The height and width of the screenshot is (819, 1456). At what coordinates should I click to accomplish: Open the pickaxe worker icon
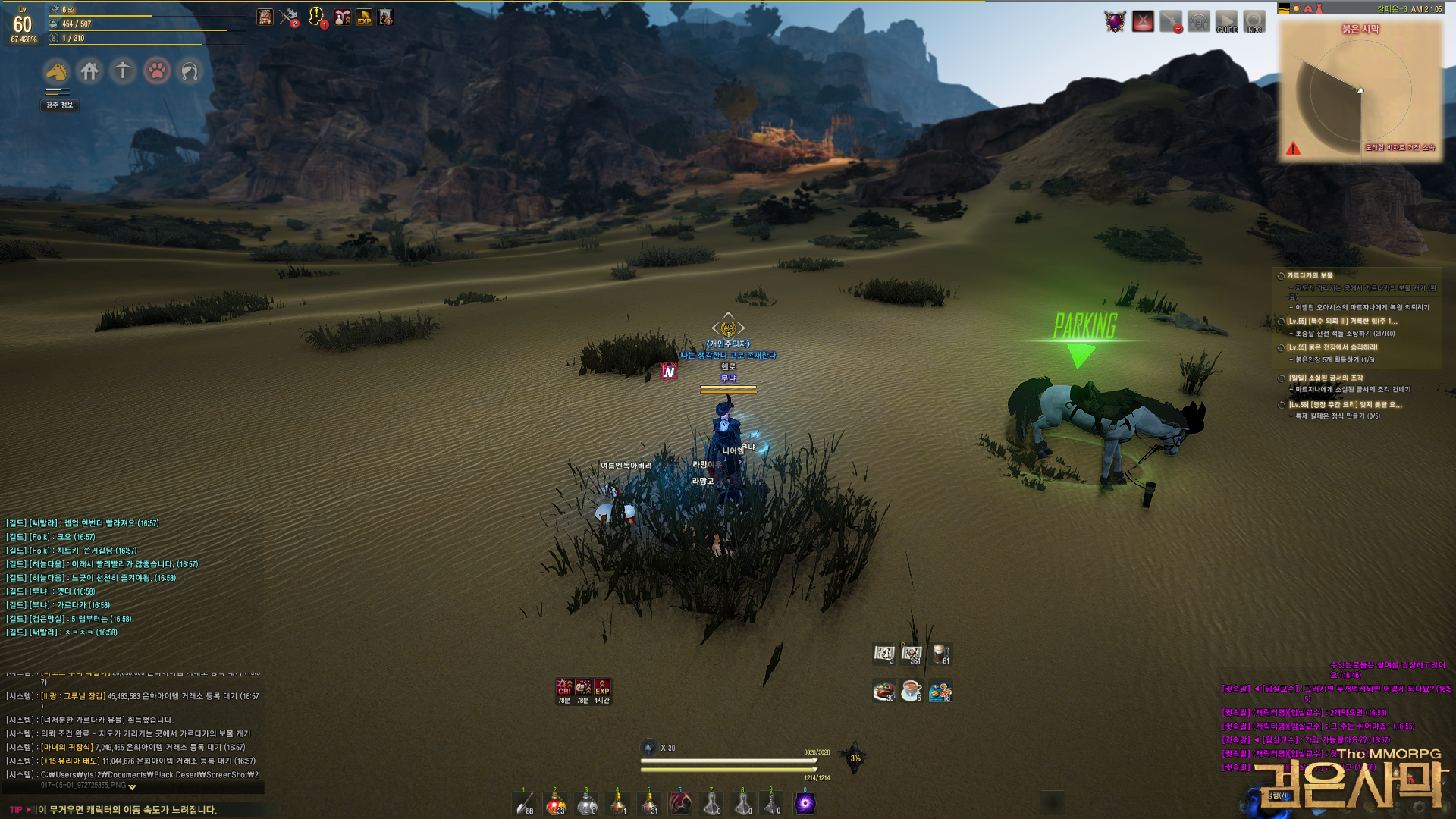point(123,71)
